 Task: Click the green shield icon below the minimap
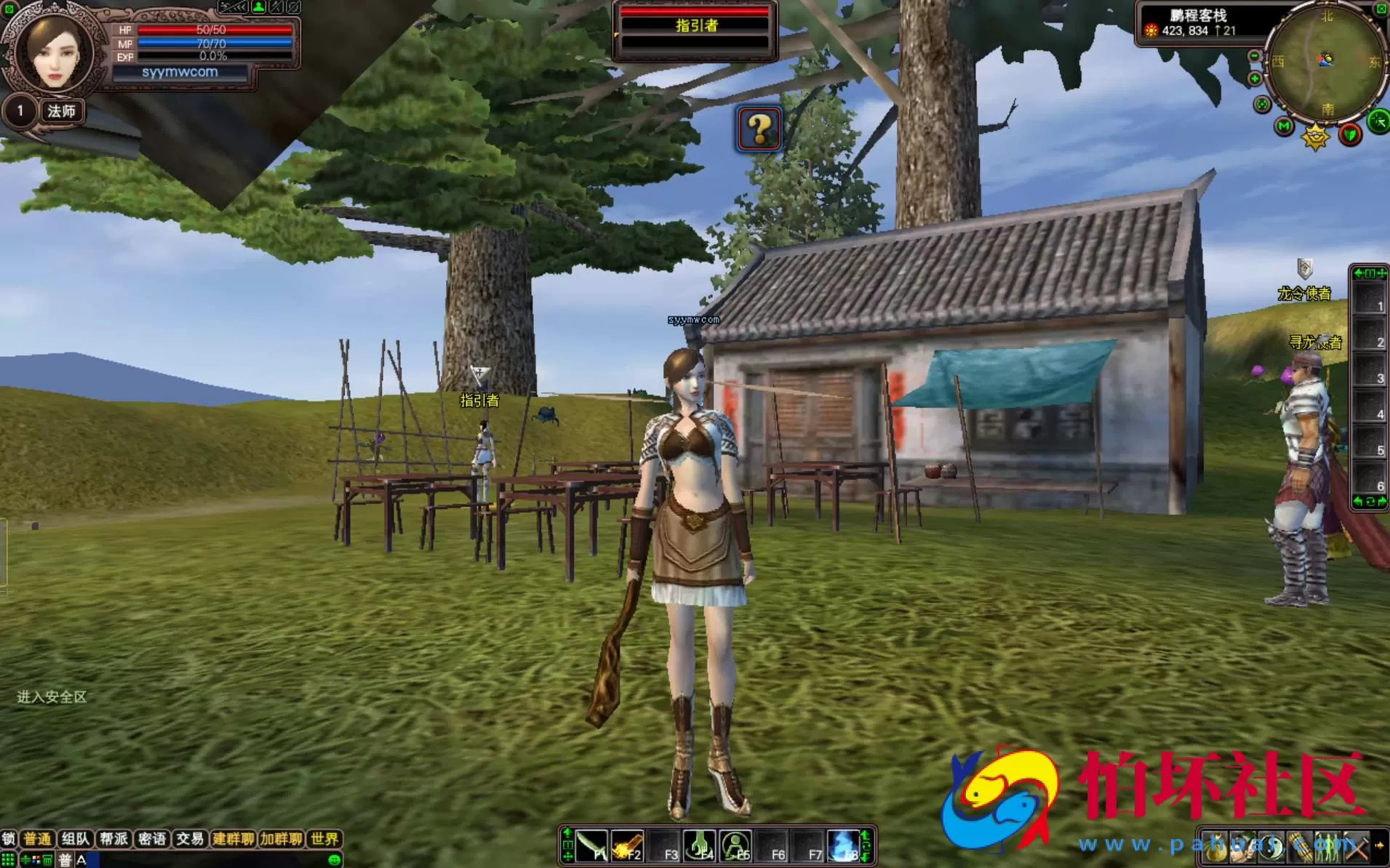click(1350, 134)
